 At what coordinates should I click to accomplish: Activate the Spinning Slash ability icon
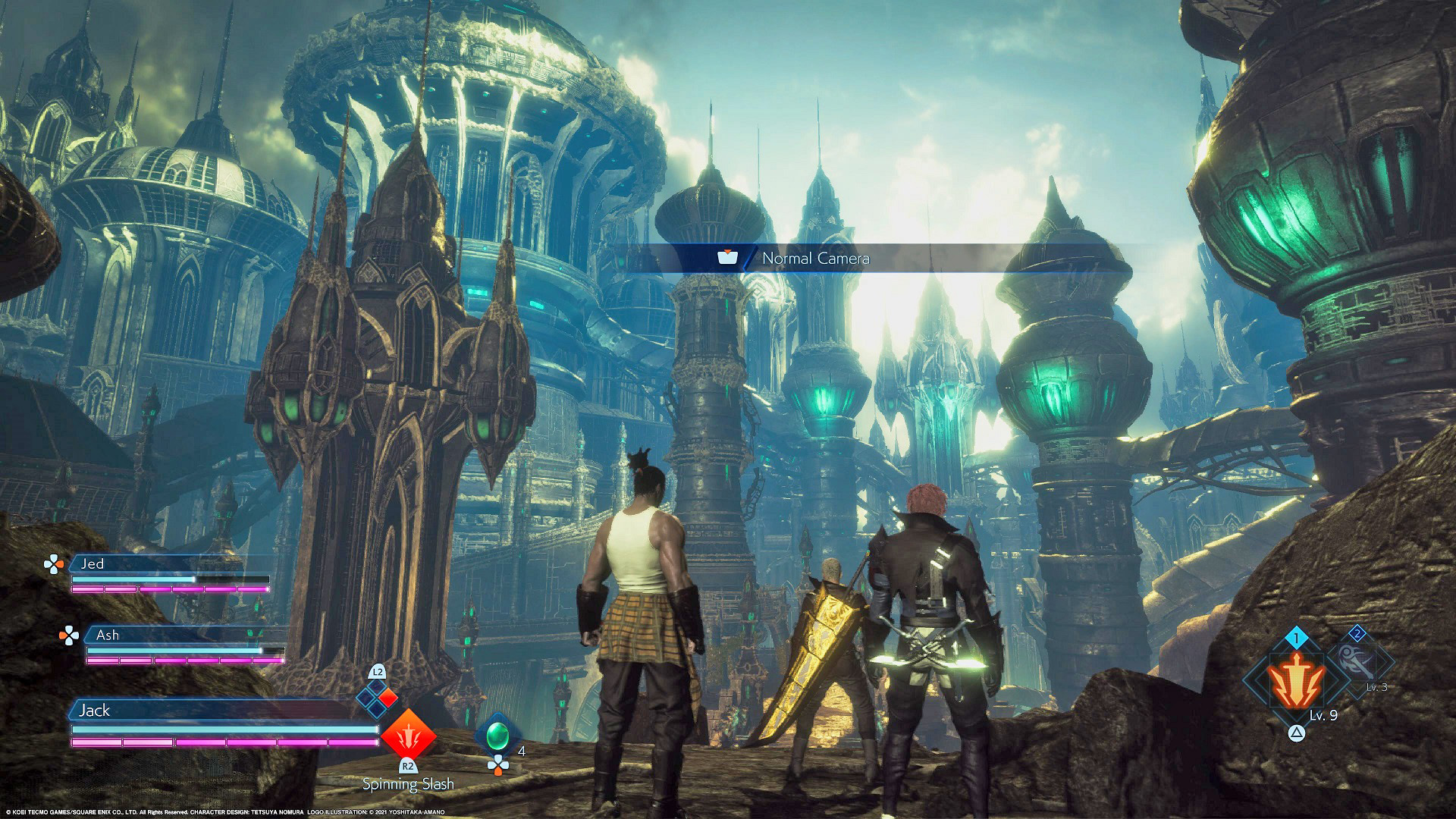pyautogui.click(x=408, y=735)
